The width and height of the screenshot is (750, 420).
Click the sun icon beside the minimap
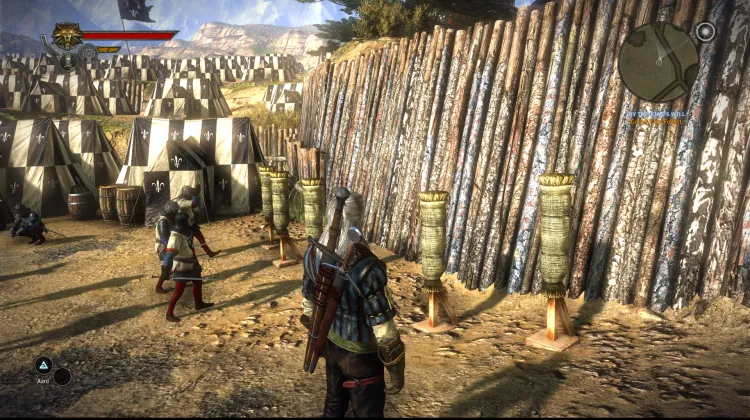[x=706, y=31]
